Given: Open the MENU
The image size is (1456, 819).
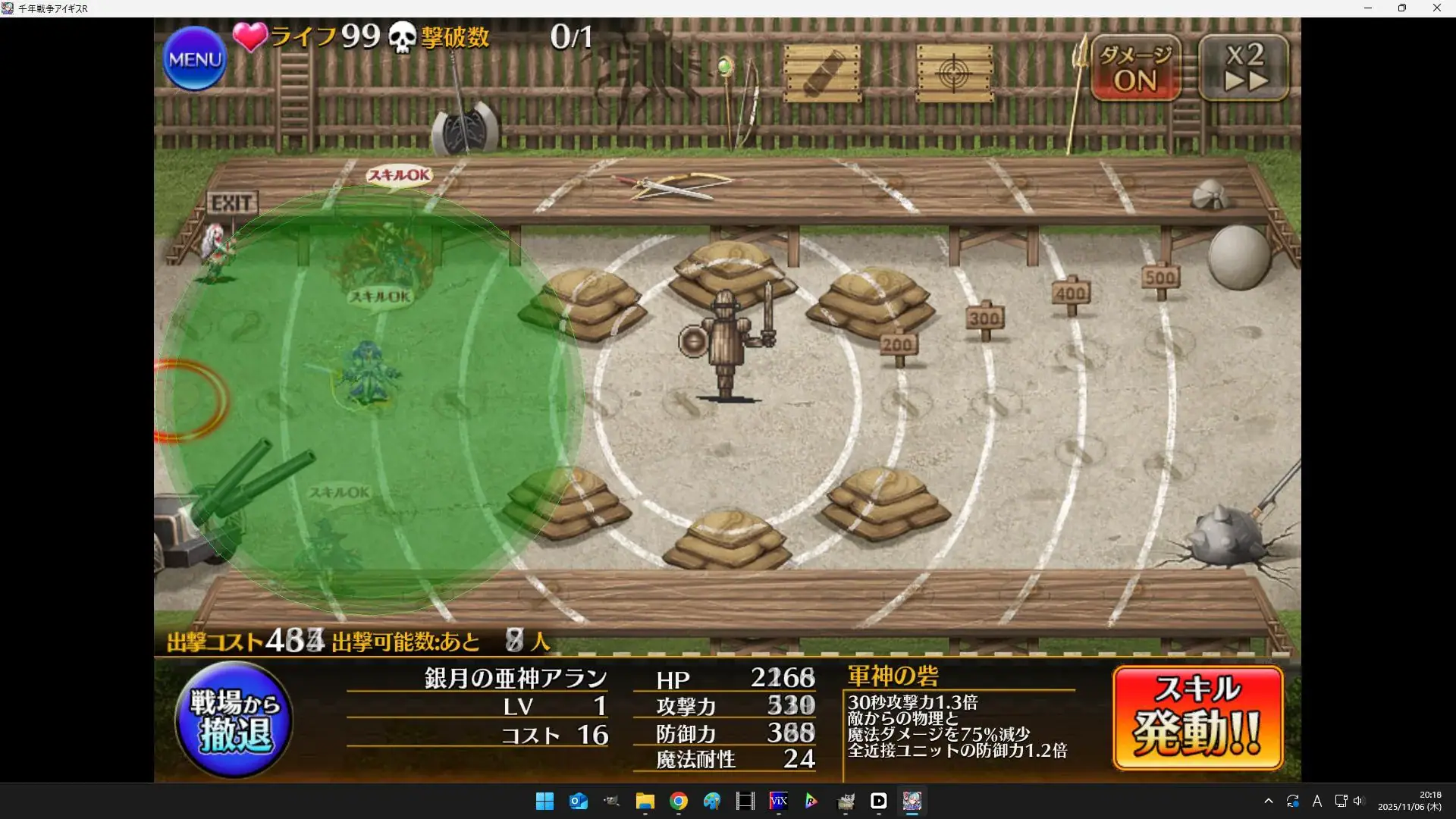Looking at the screenshot, I should (x=194, y=58).
